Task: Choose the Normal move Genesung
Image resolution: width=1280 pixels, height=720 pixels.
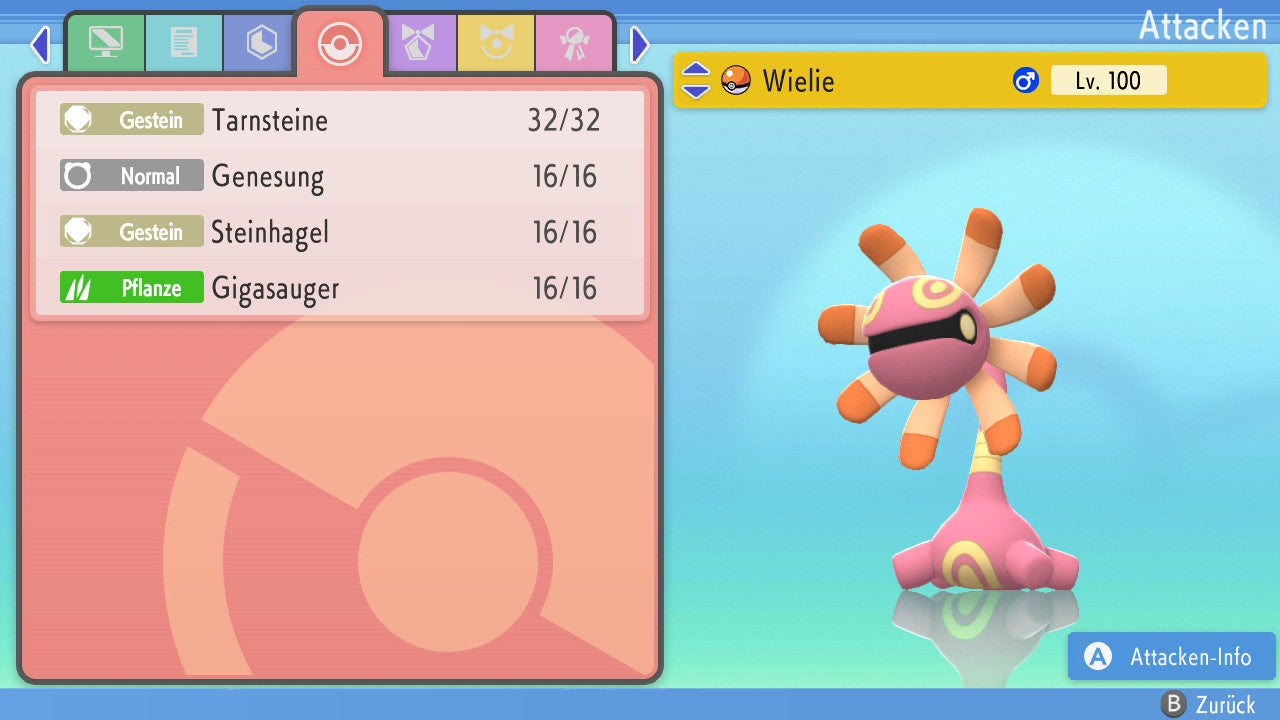Action: [340, 176]
